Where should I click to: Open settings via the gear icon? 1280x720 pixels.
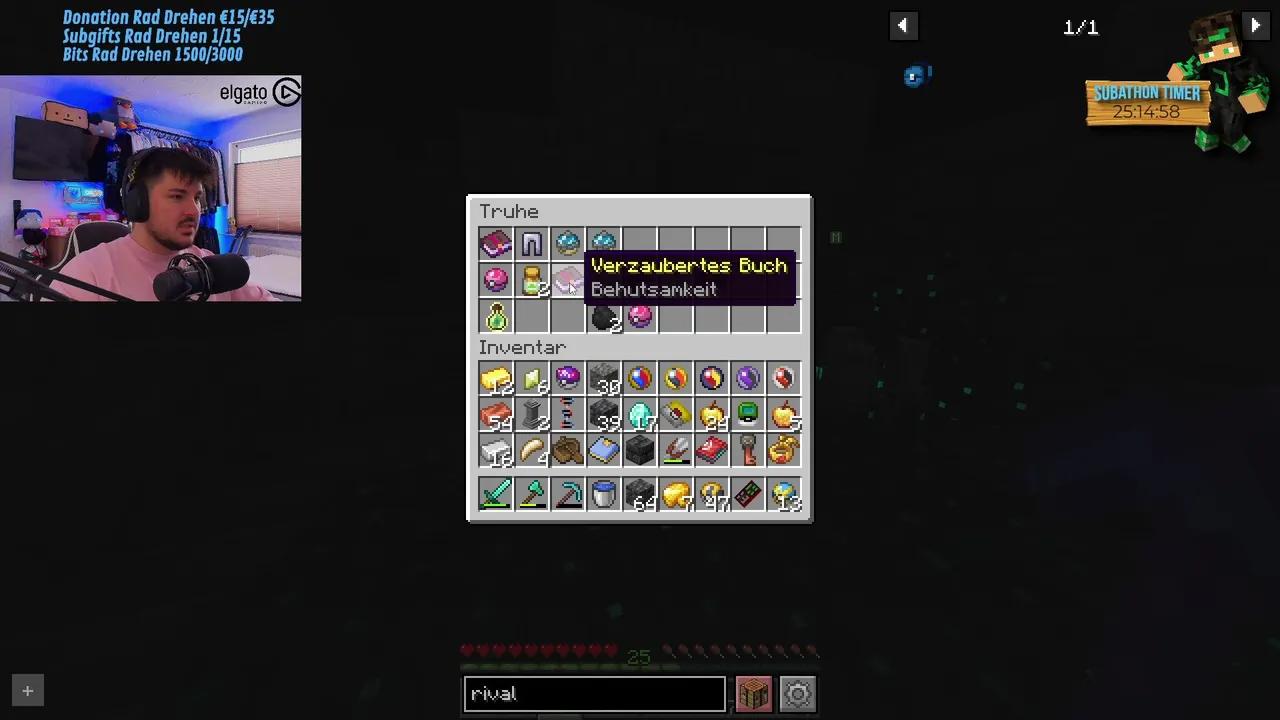(797, 693)
